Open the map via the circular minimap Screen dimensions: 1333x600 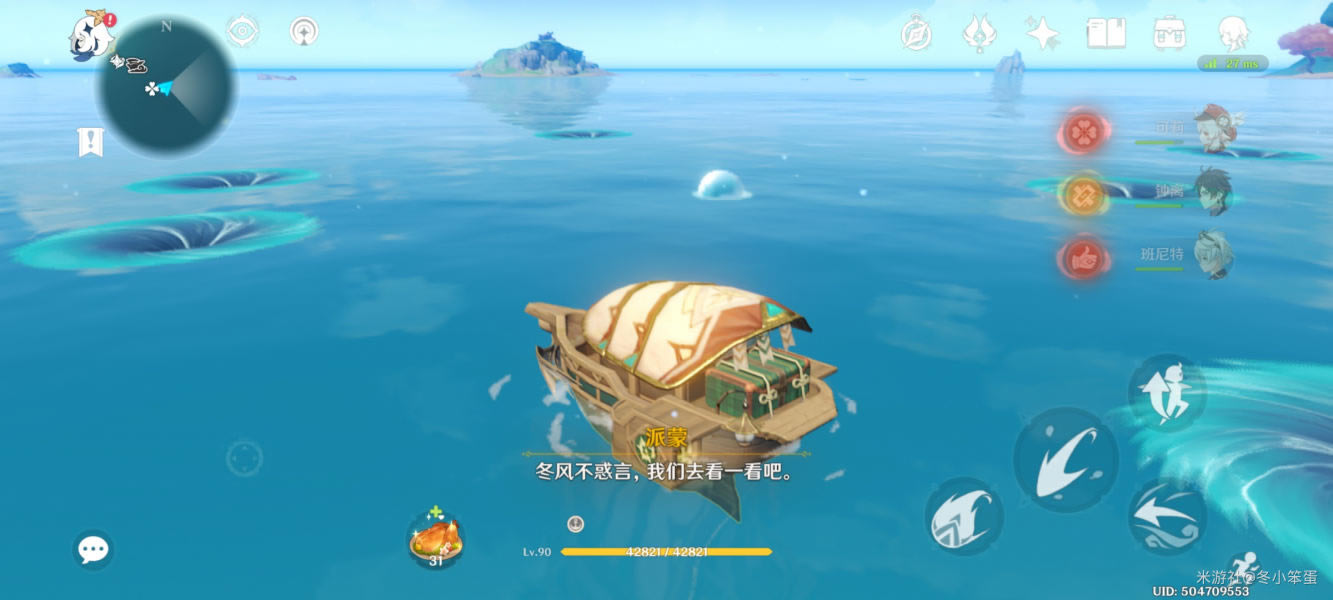pyautogui.click(x=166, y=87)
